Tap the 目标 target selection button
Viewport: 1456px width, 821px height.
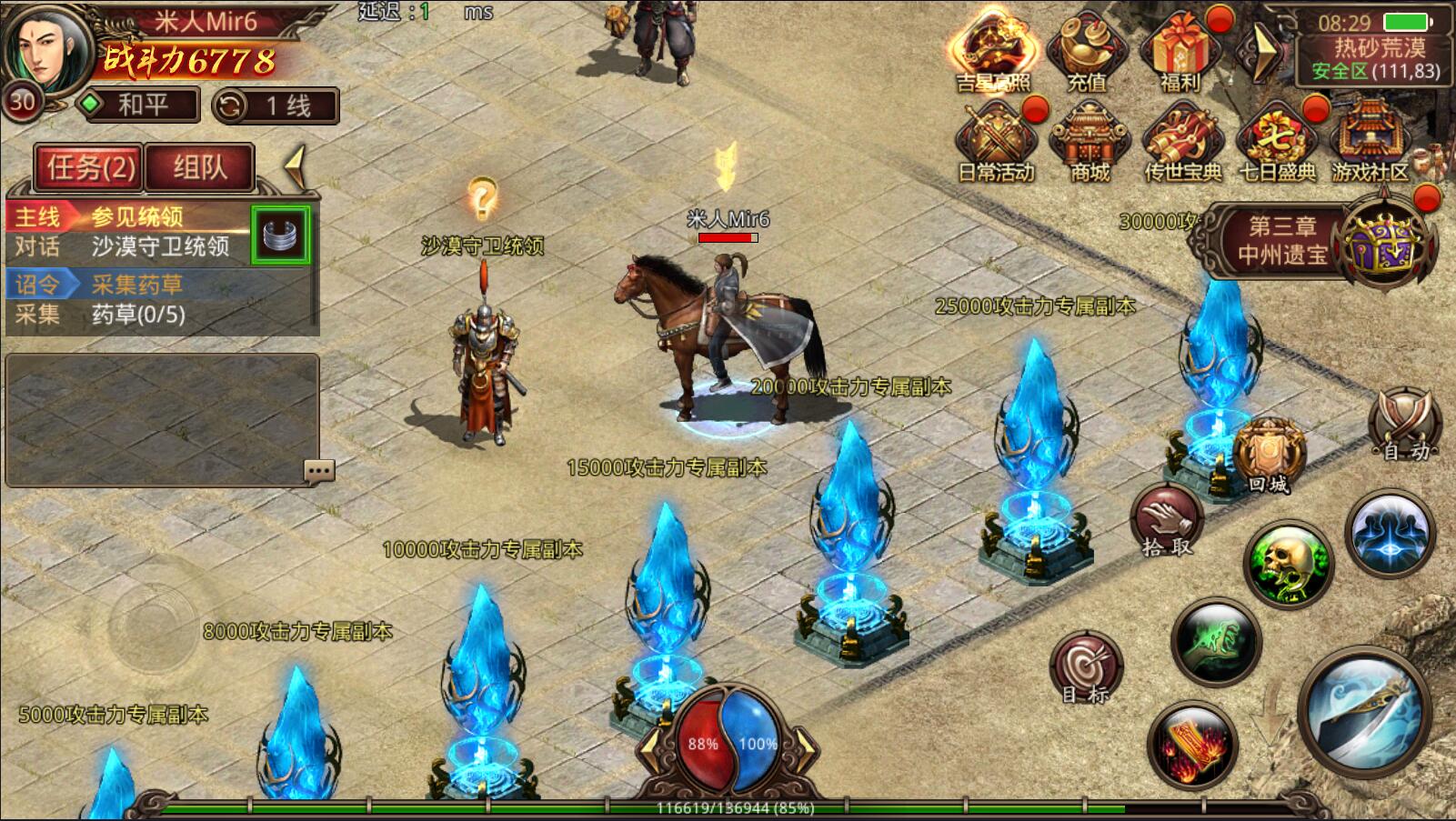(1085, 668)
